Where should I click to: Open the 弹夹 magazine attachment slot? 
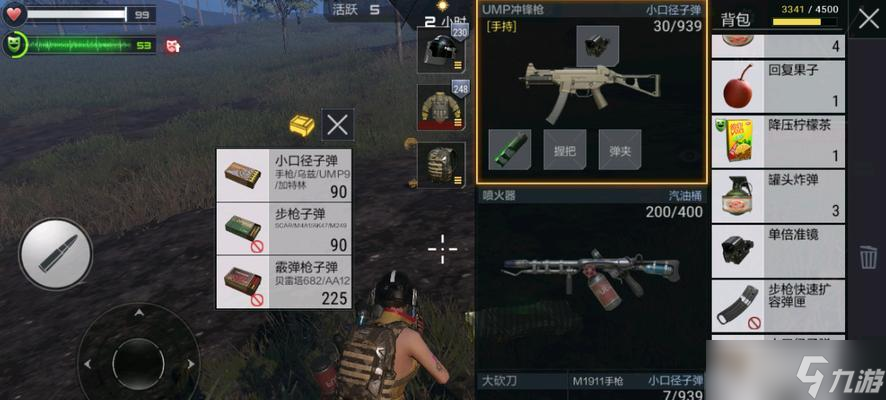(620, 150)
